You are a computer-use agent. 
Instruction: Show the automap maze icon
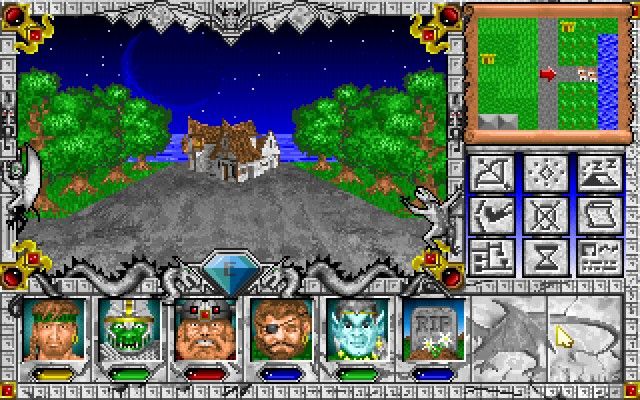(x=490, y=256)
